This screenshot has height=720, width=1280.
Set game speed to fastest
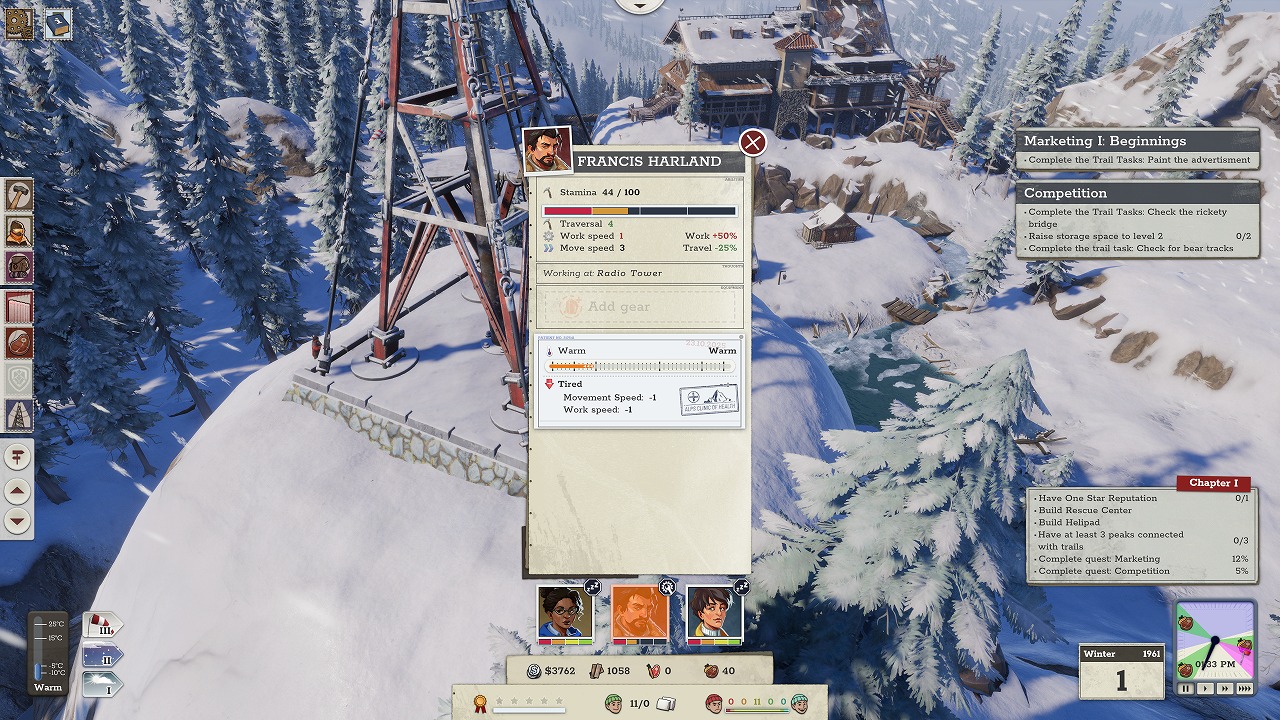click(x=1244, y=689)
